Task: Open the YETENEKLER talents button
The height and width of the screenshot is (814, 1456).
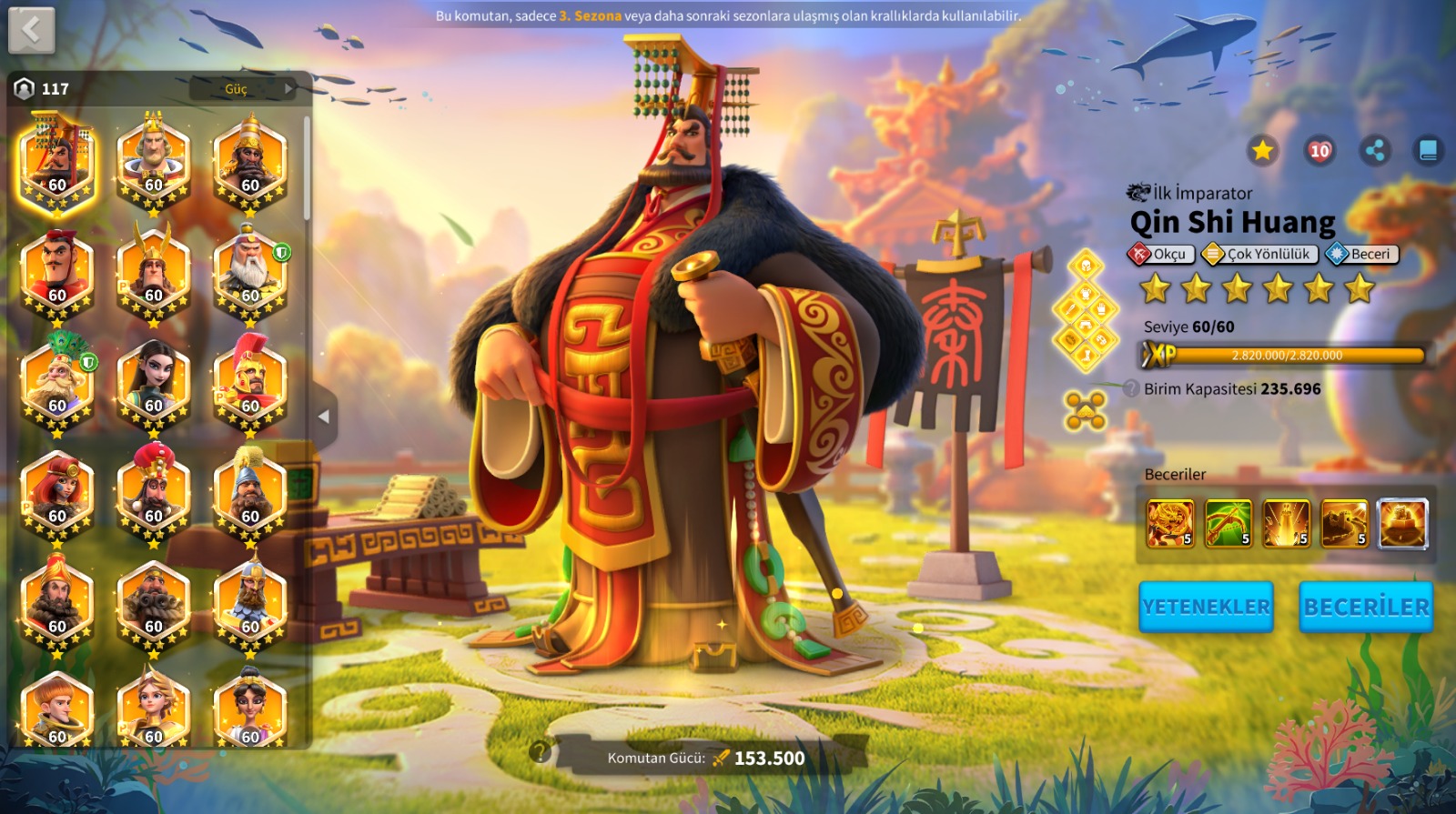Action: tap(1206, 607)
